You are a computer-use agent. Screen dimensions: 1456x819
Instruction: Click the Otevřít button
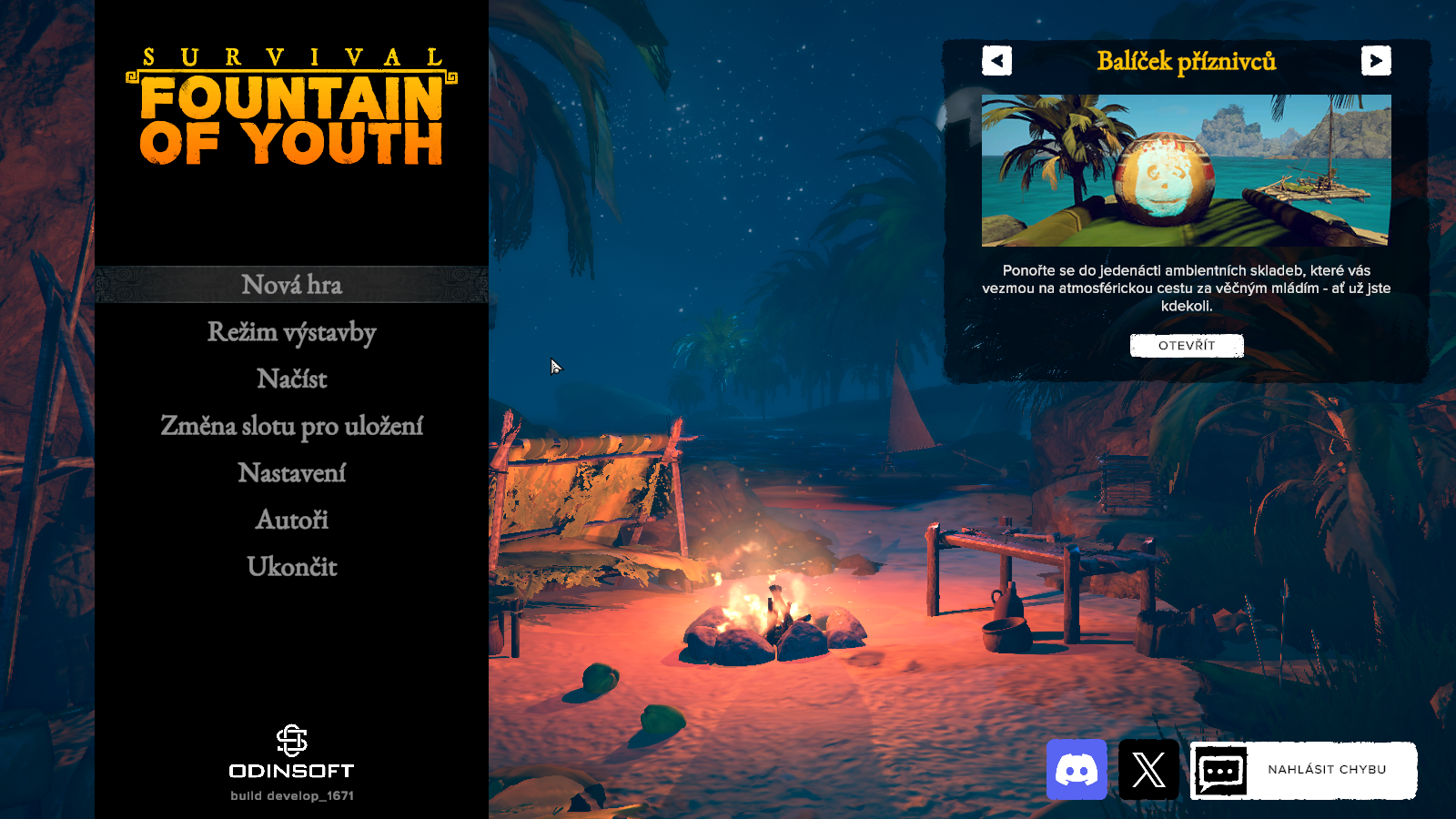pyautogui.click(x=1186, y=346)
